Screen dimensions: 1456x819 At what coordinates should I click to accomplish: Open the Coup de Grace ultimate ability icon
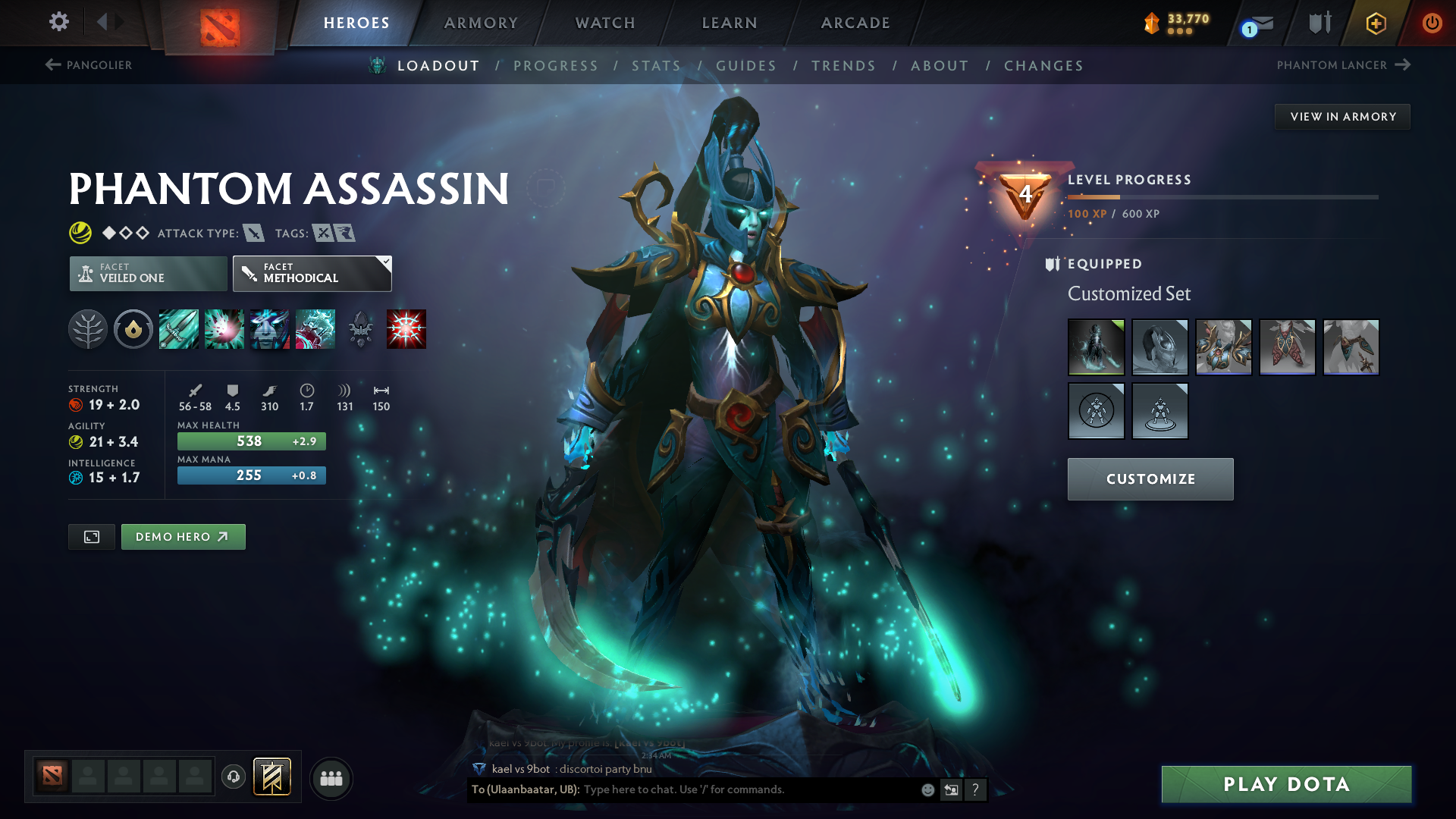click(406, 329)
